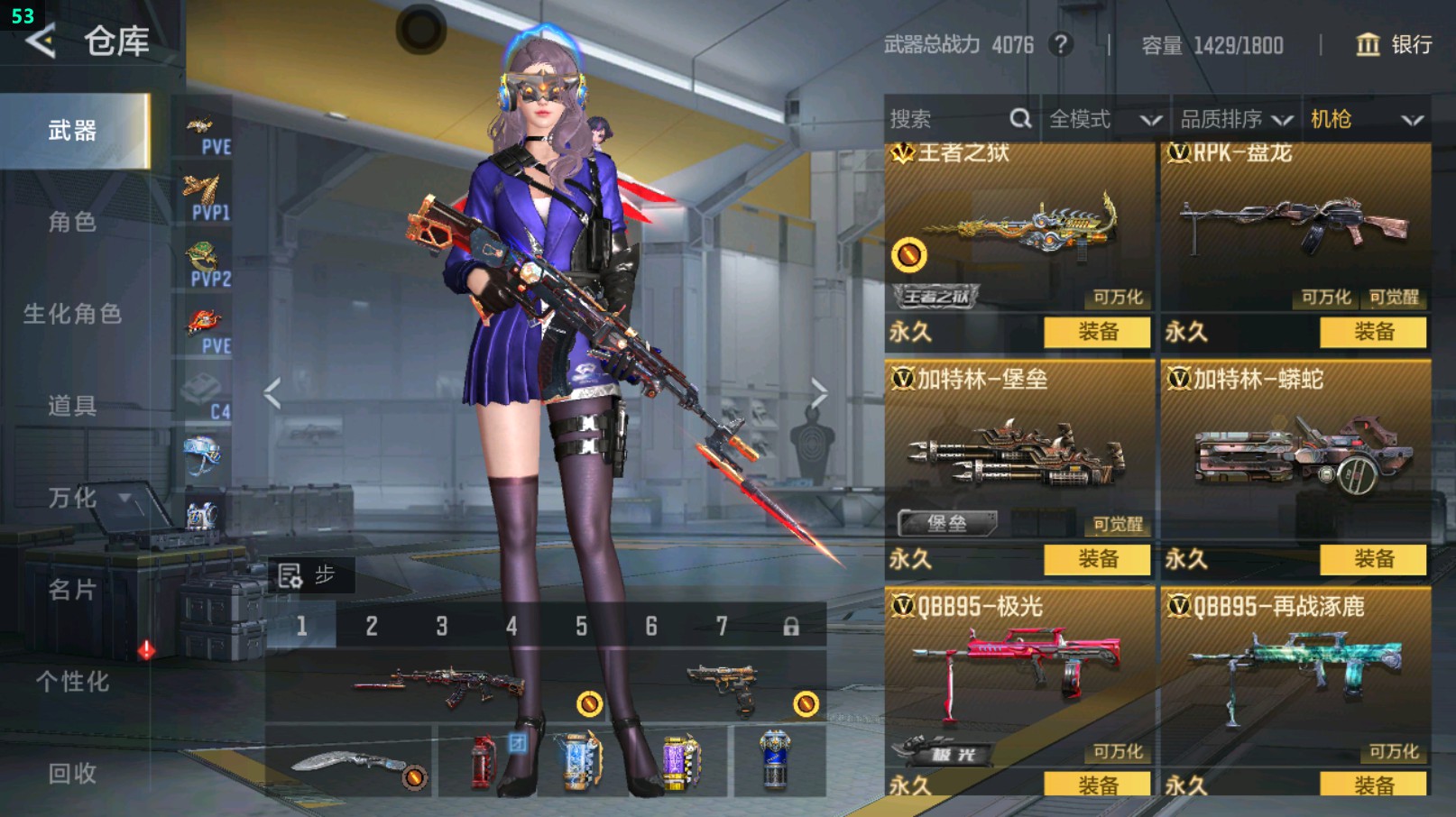Open the 品质排序 sort dropdown
This screenshot has height=817, width=1456.
point(1236,119)
